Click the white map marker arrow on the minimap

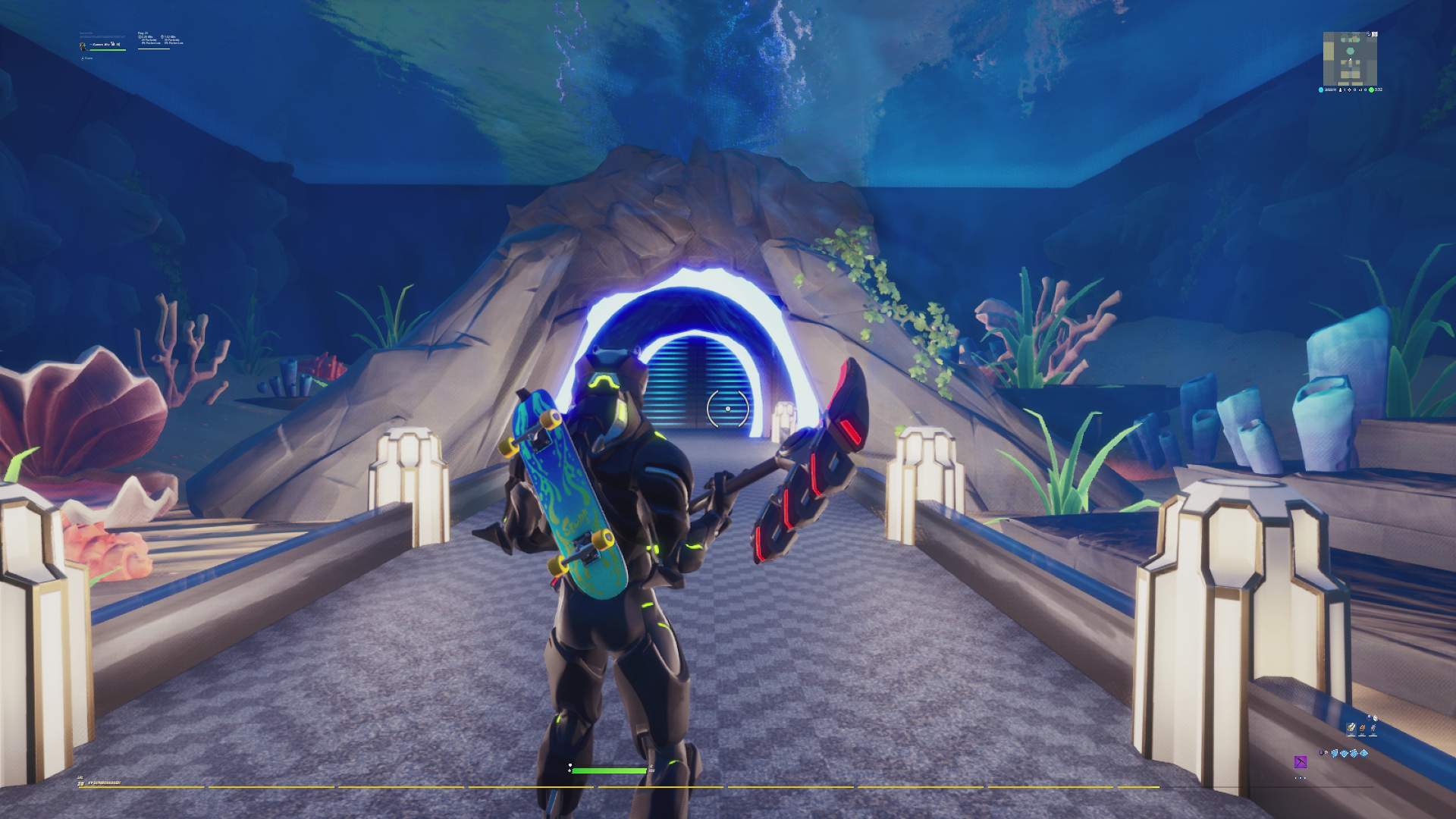(1350, 59)
